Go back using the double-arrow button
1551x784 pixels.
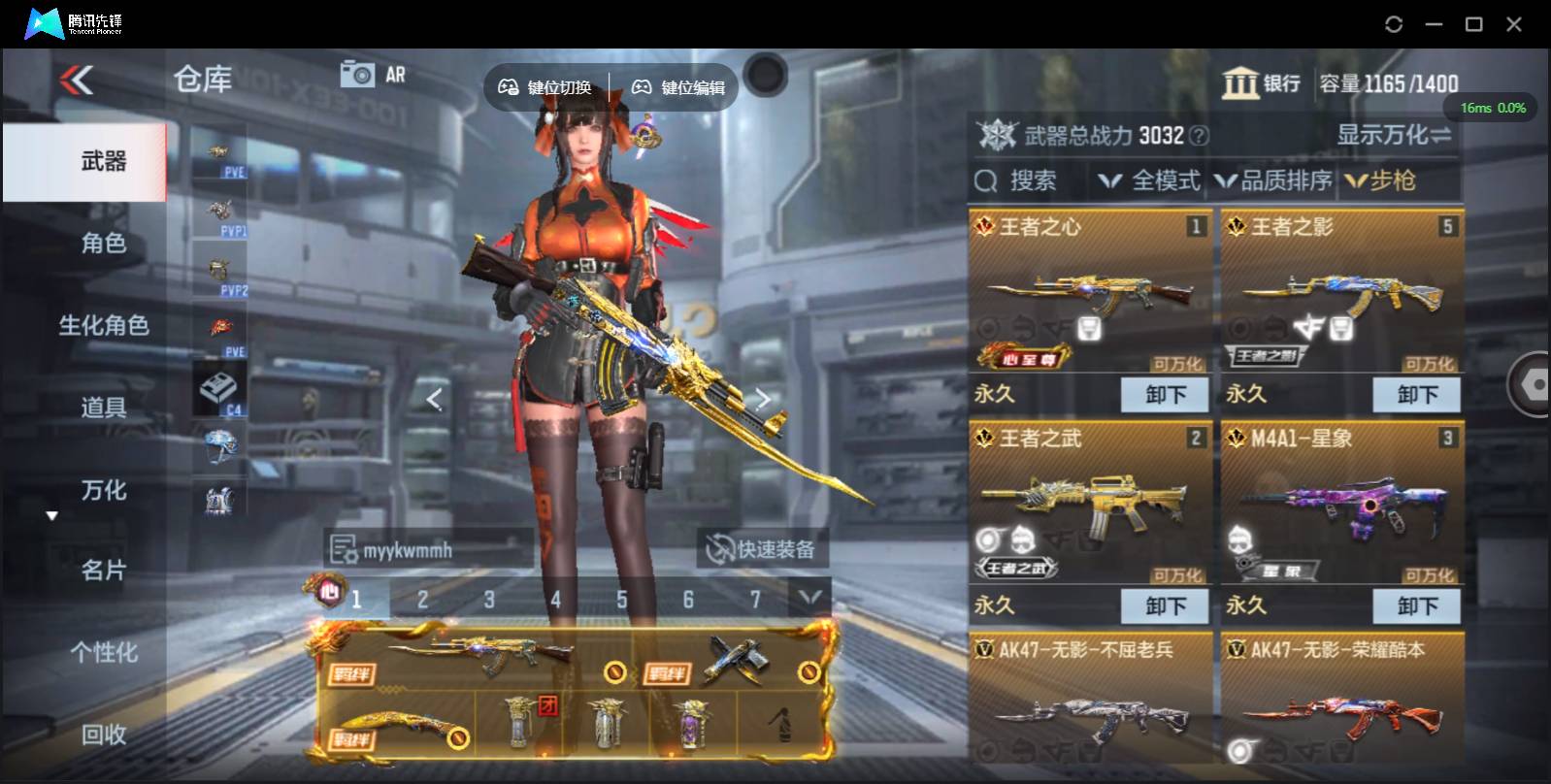77,80
